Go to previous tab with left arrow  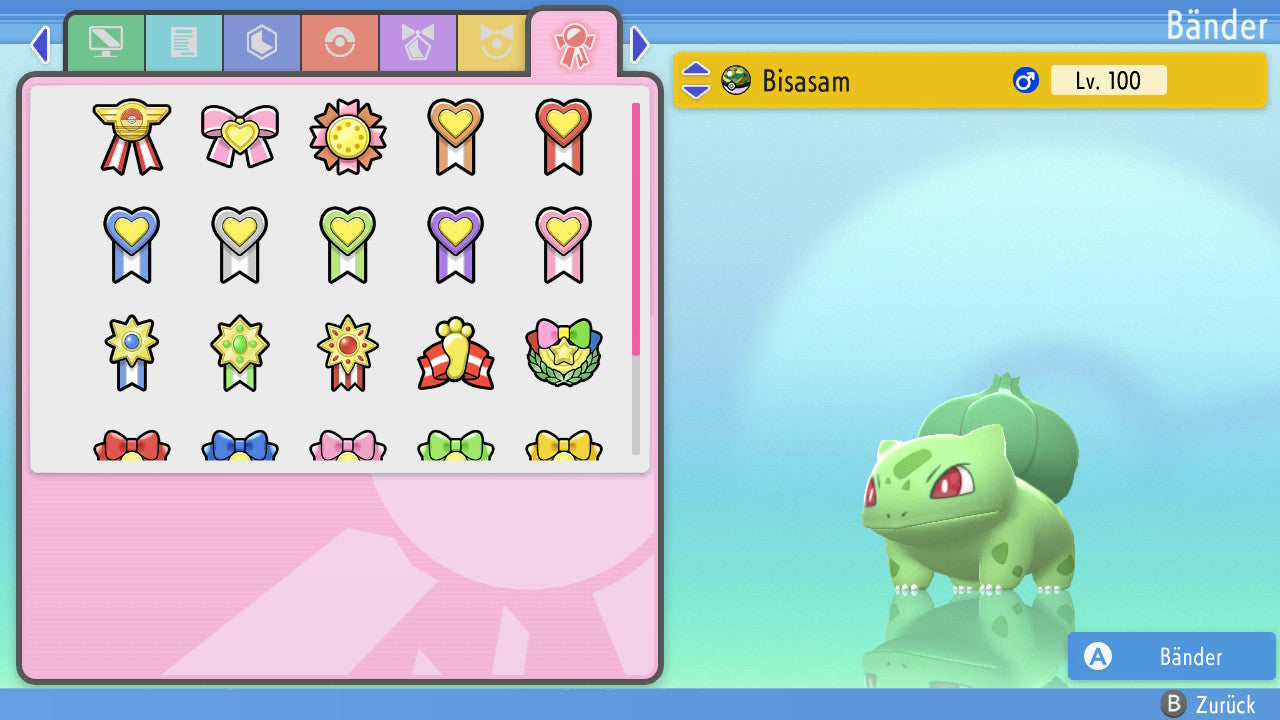(39, 44)
